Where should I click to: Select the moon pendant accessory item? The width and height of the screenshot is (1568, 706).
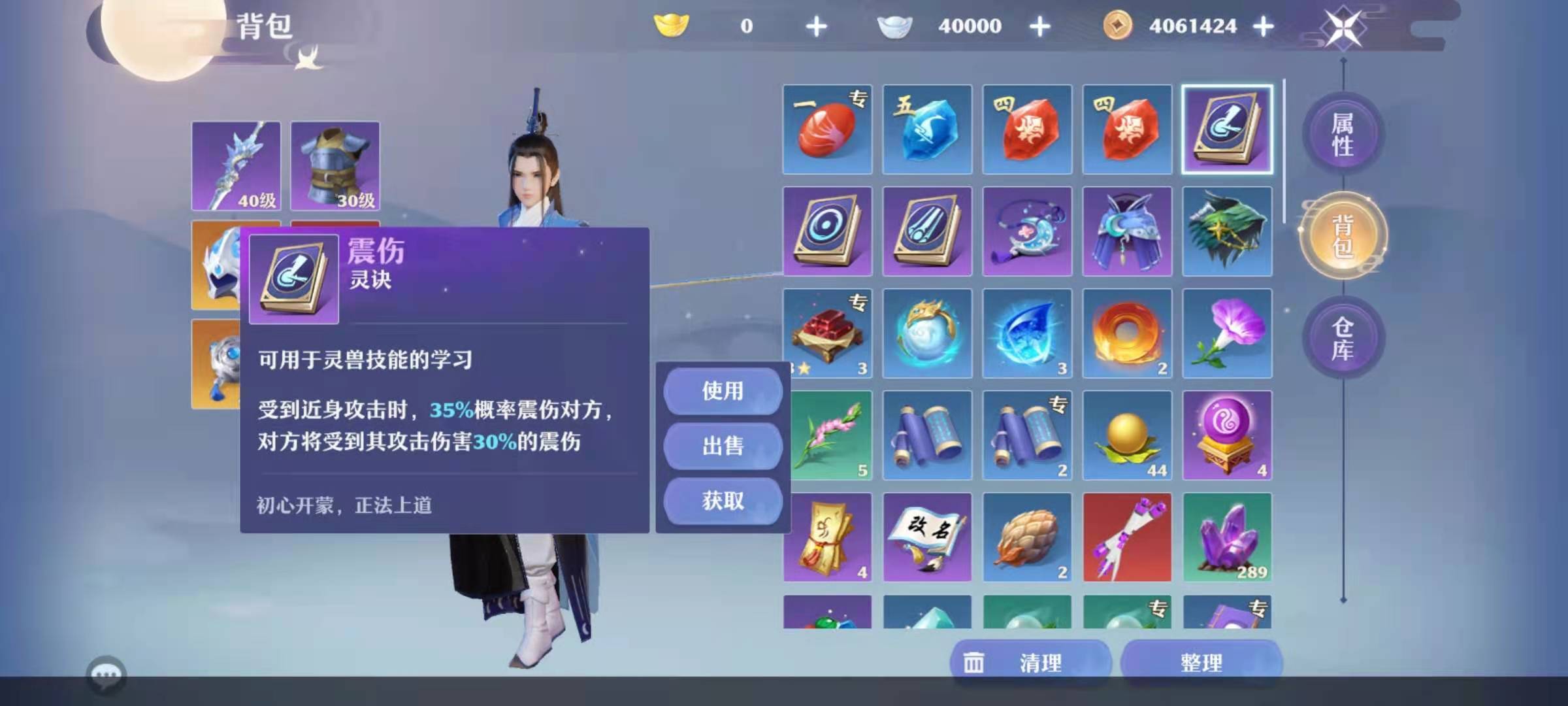[x=1027, y=231]
